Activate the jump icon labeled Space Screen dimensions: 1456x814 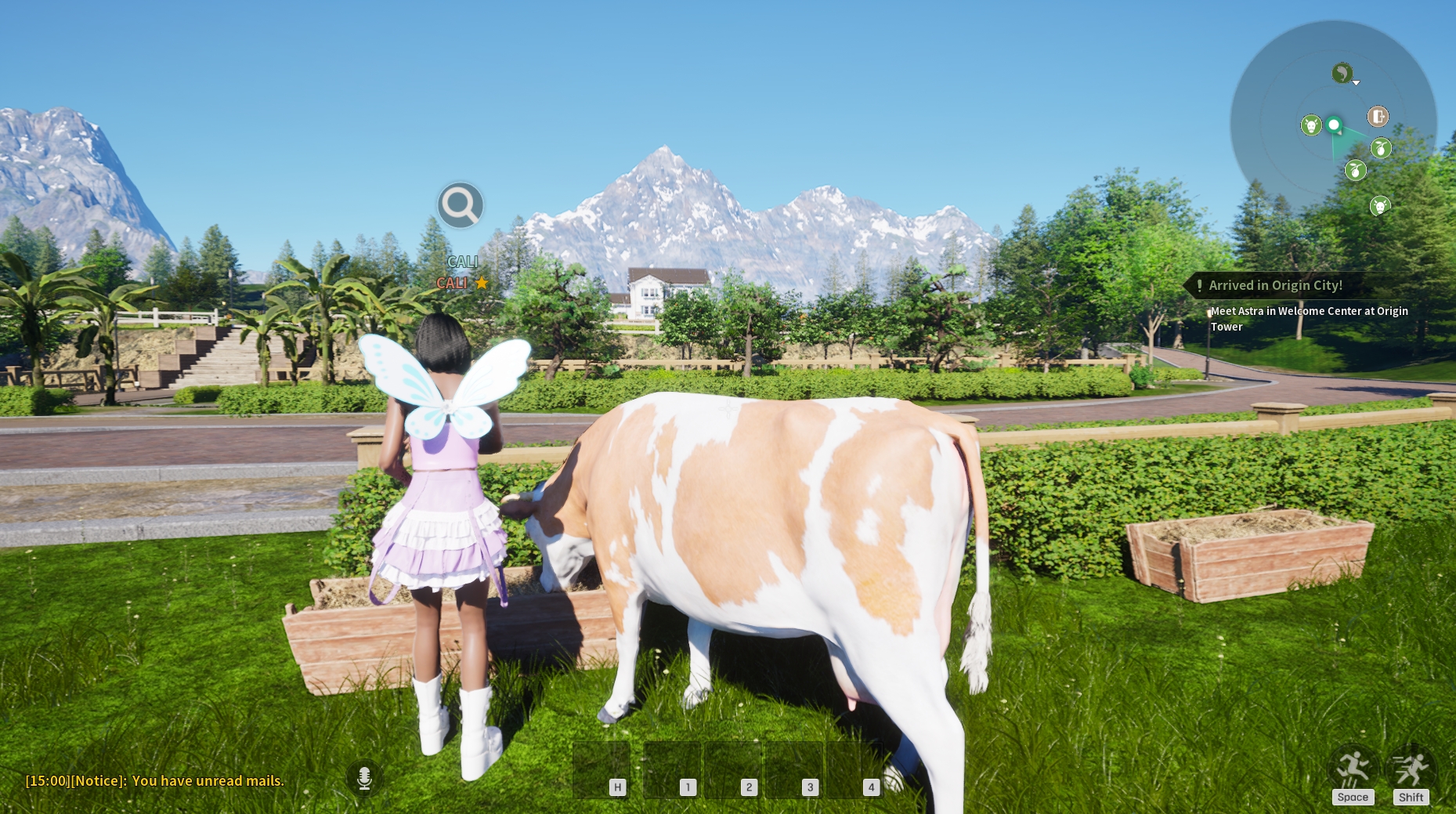coord(1353,770)
